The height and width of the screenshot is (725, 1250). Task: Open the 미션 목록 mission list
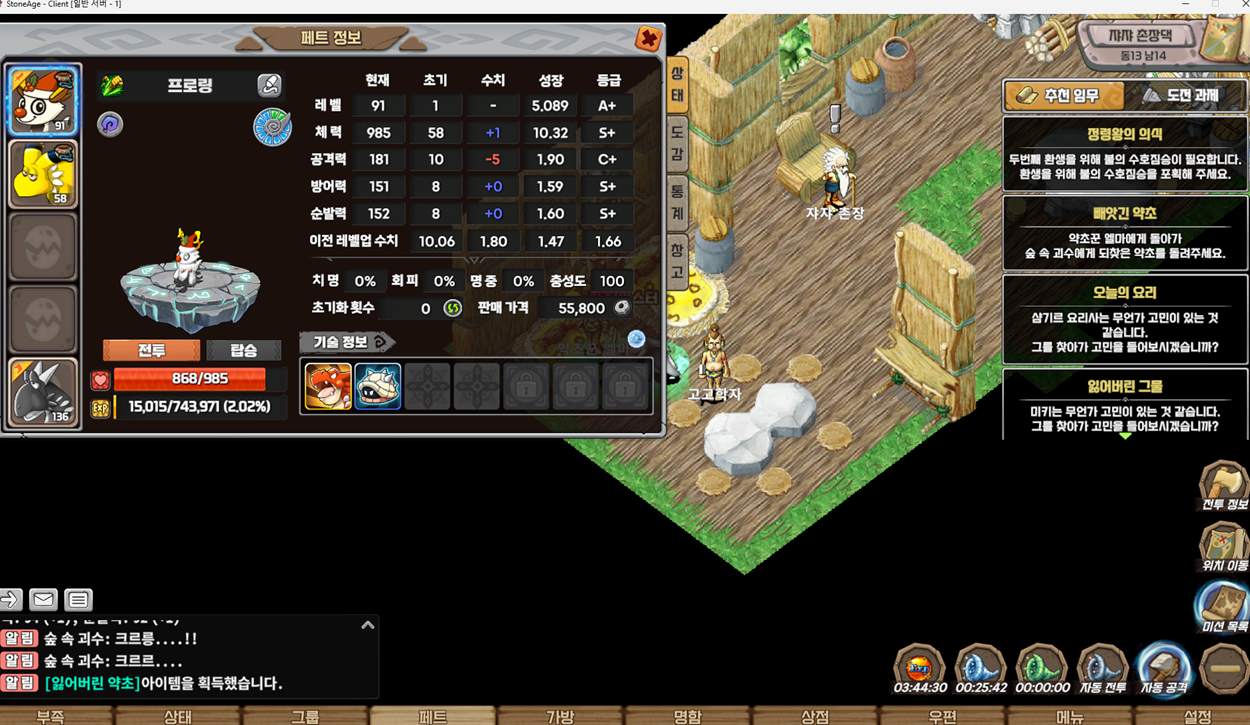tap(1224, 608)
